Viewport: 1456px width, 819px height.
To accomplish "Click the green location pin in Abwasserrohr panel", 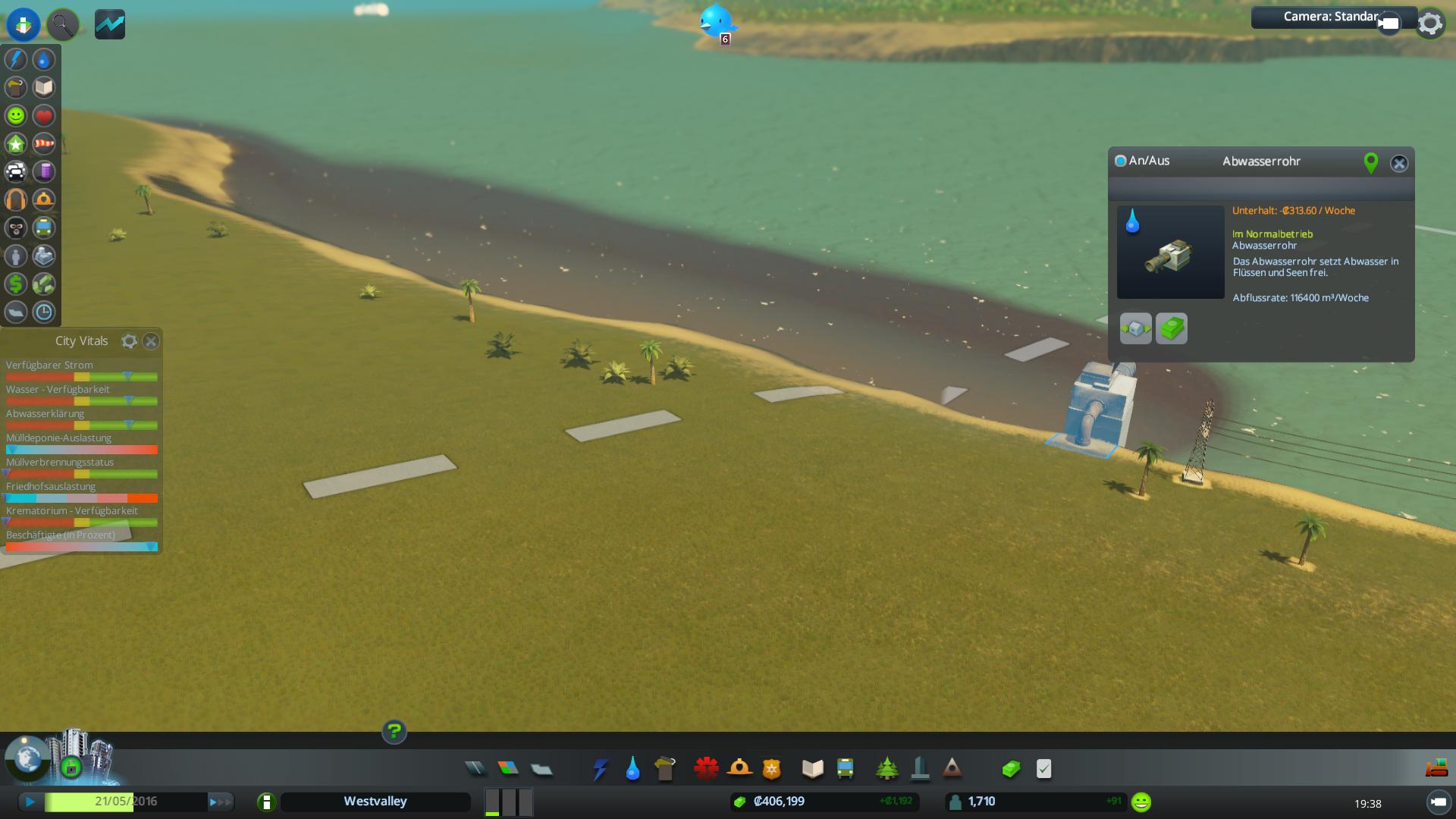I will pyautogui.click(x=1370, y=162).
